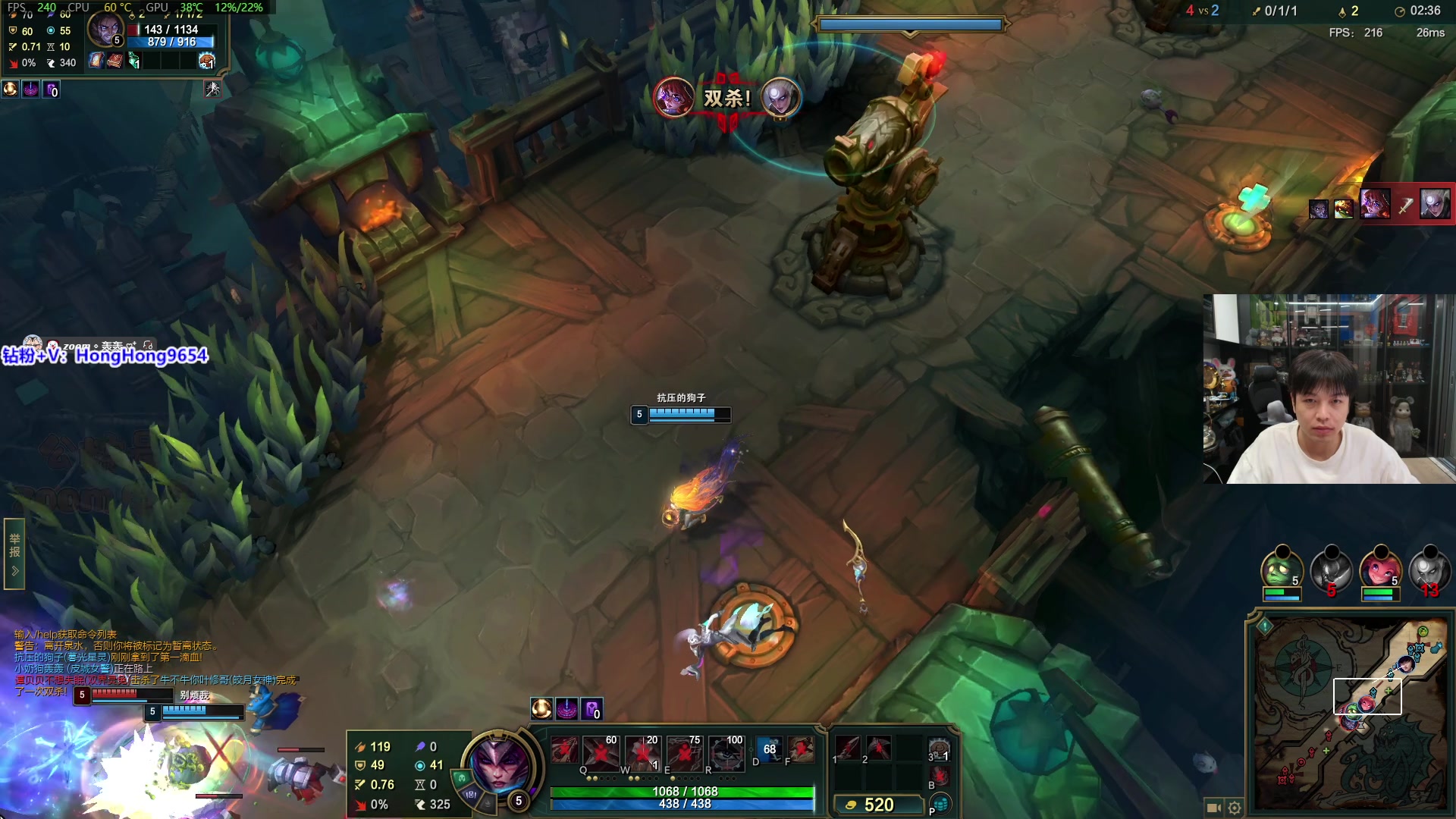Screen dimensions: 1456x819
Task: Select the pink-haired Zoe teammate portrait
Action: pos(1379,570)
